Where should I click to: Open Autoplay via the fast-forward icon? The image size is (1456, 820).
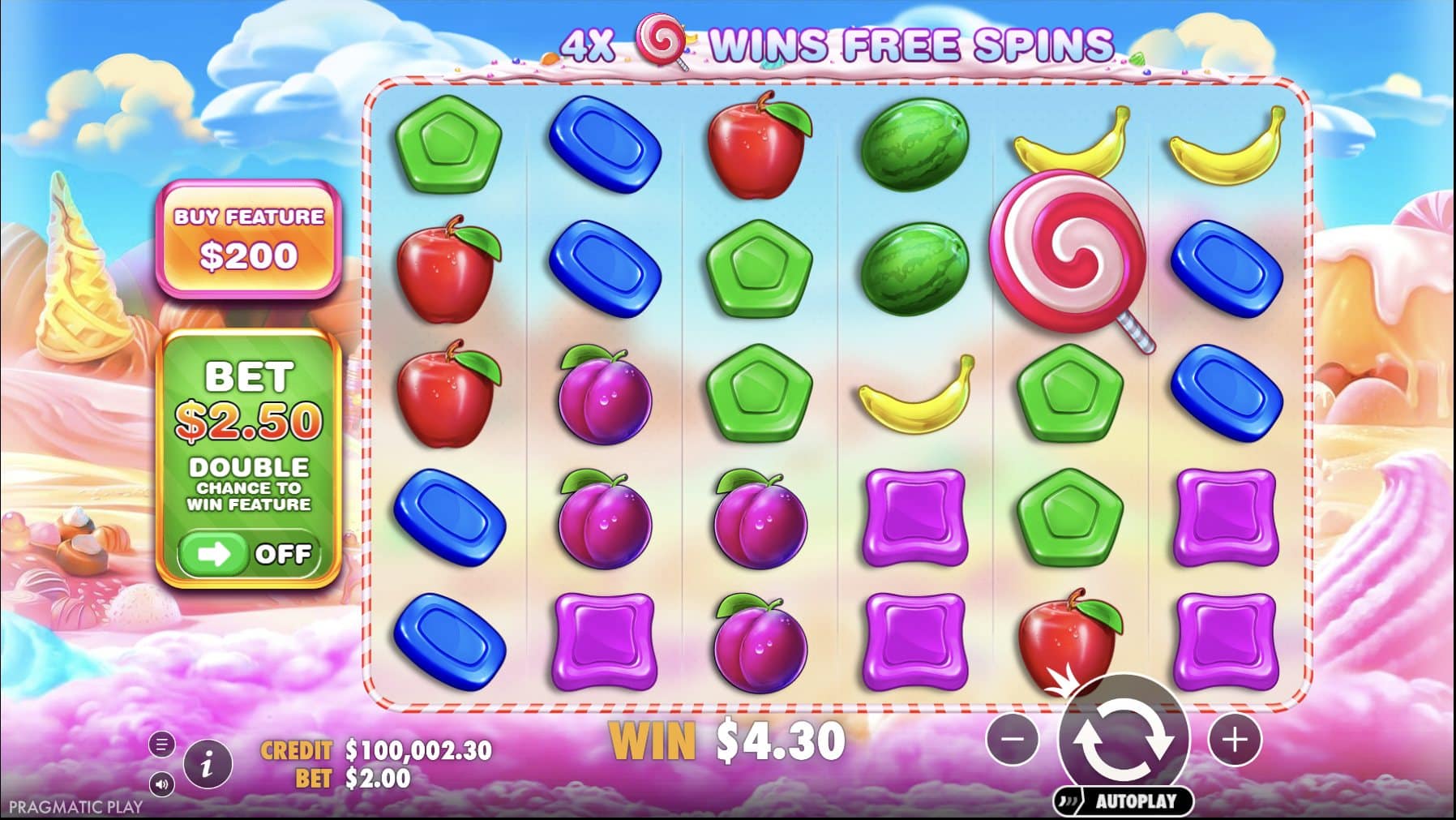[x=1068, y=798]
